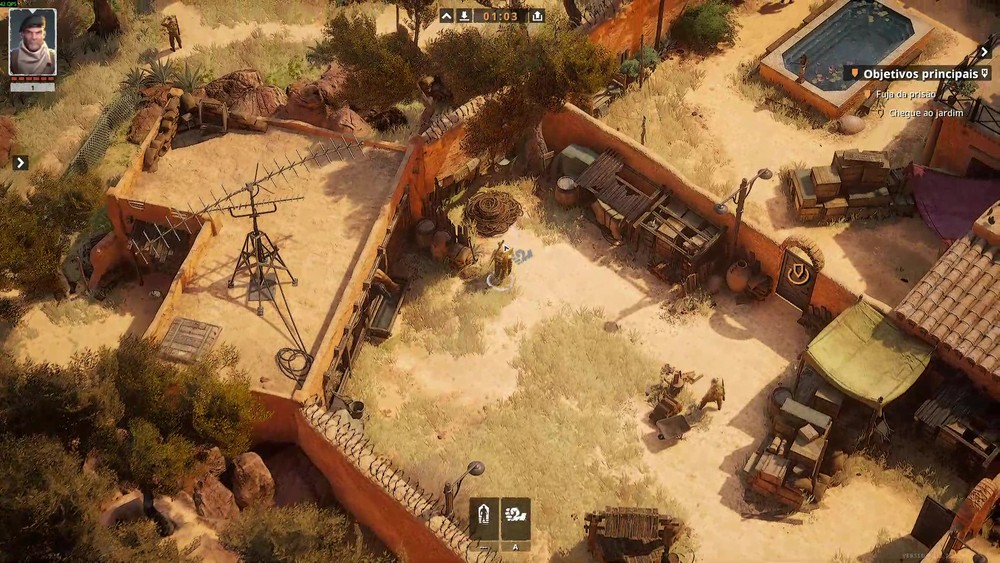This screenshot has width=1000, height=563.
Task: Activate the standing figure stance ability
Action: pos(484,518)
